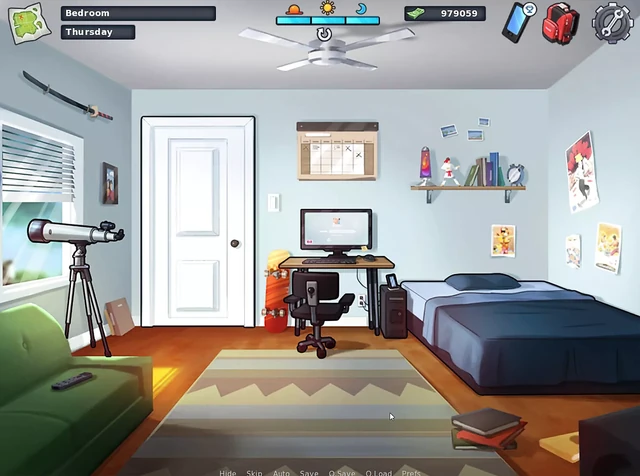
Task: Open the Save menu
Action: 309,472
